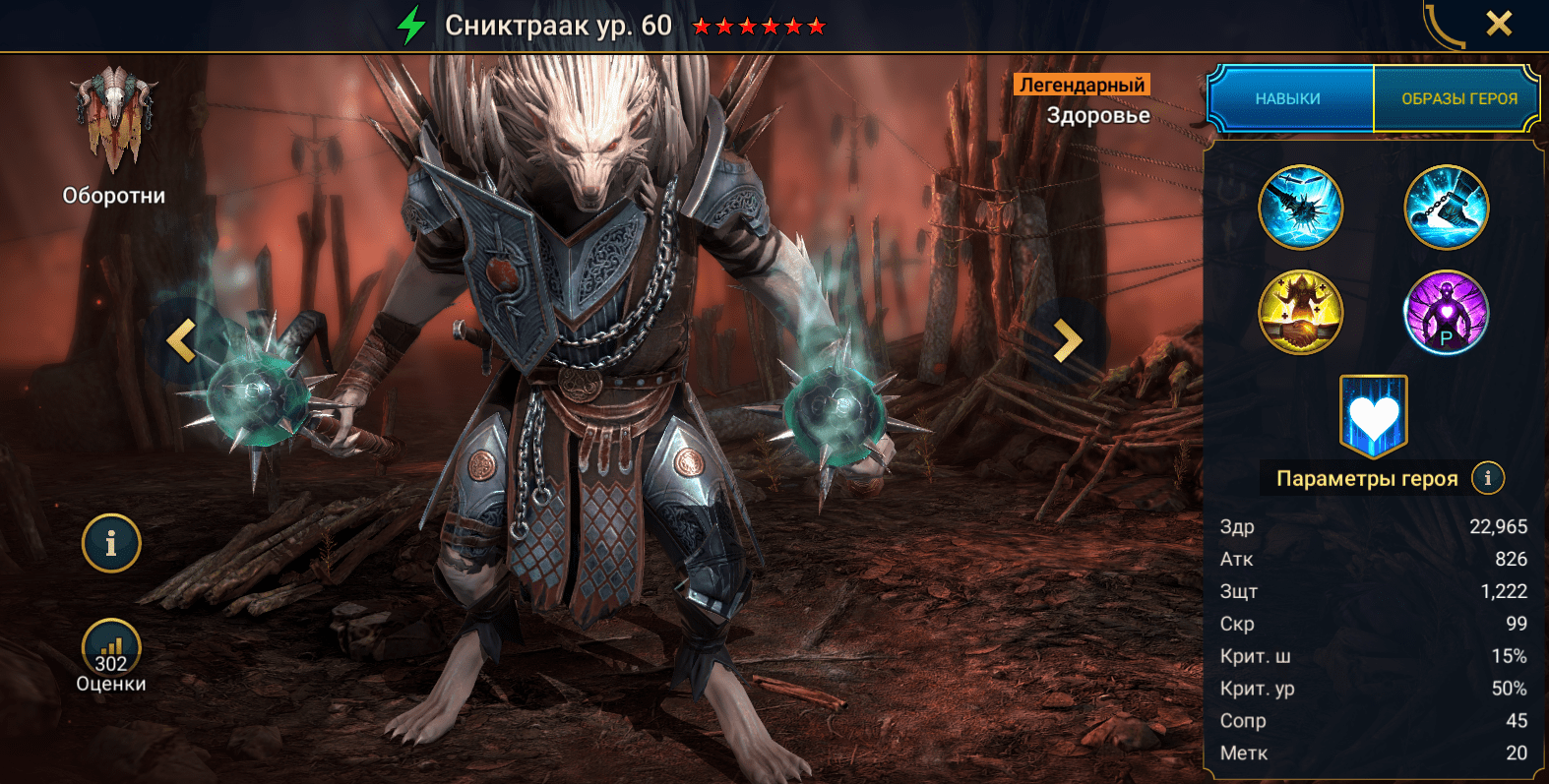Click the Оборотни faction emblem
Screen dimensions: 1549x784
pos(114,118)
